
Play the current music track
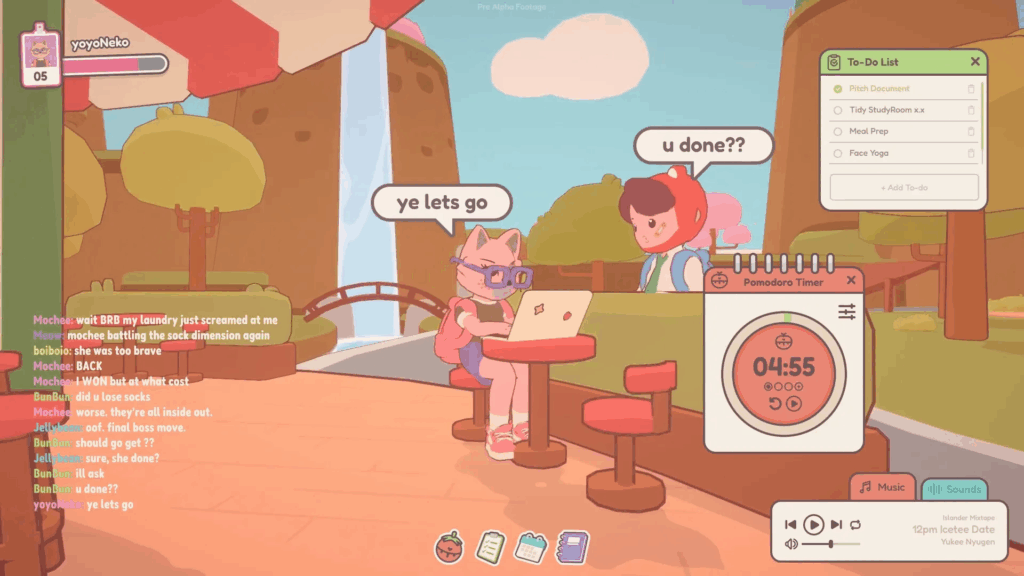(813, 524)
